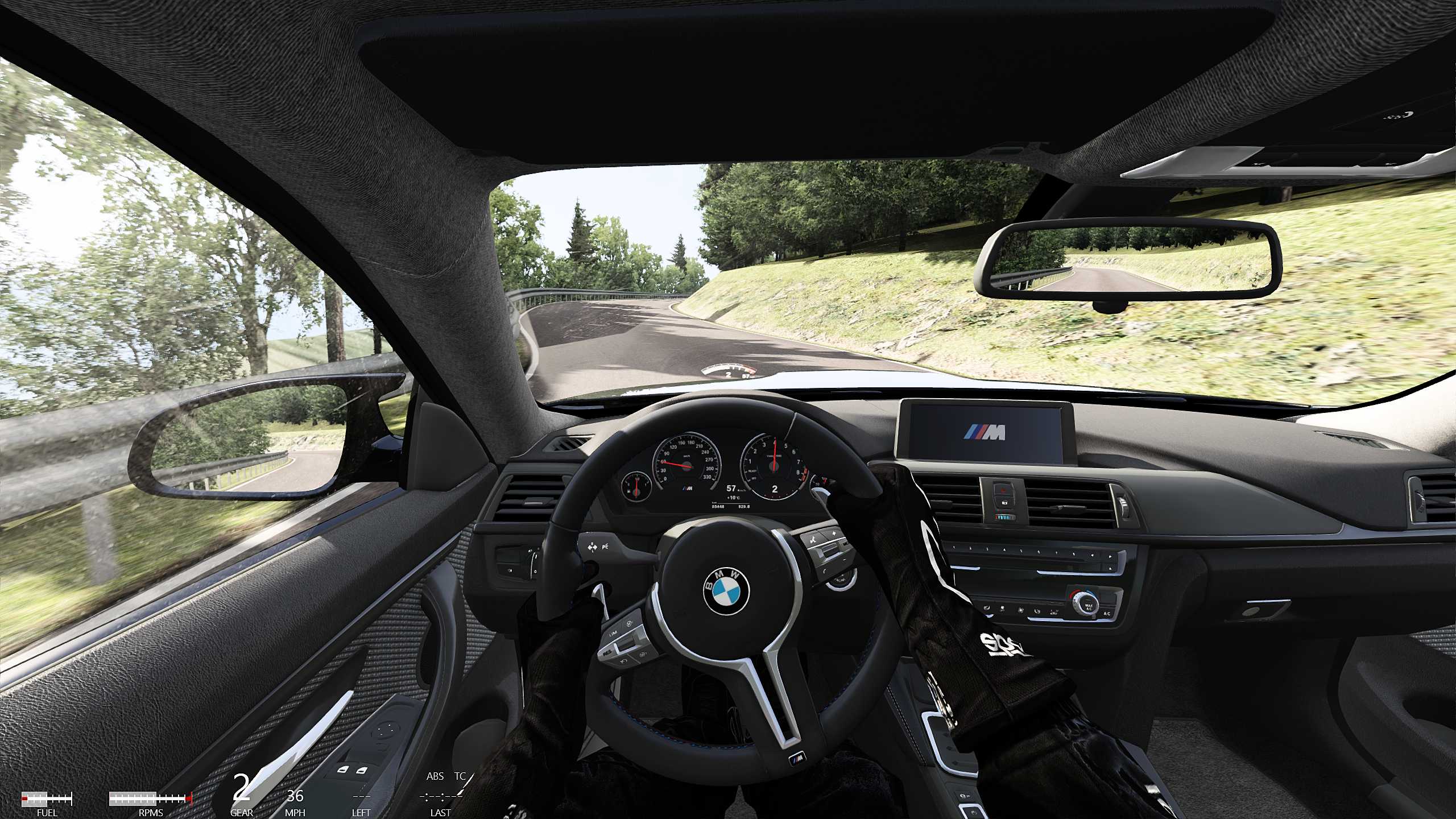Toggle the TC indicator in the HUD

(x=461, y=776)
